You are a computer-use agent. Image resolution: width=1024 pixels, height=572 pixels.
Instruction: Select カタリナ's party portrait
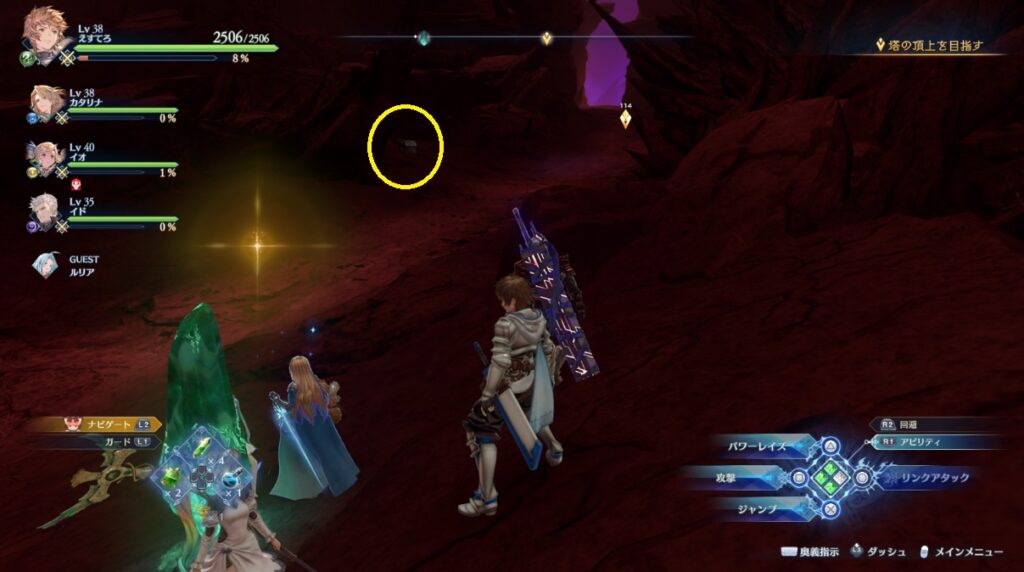(47, 102)
